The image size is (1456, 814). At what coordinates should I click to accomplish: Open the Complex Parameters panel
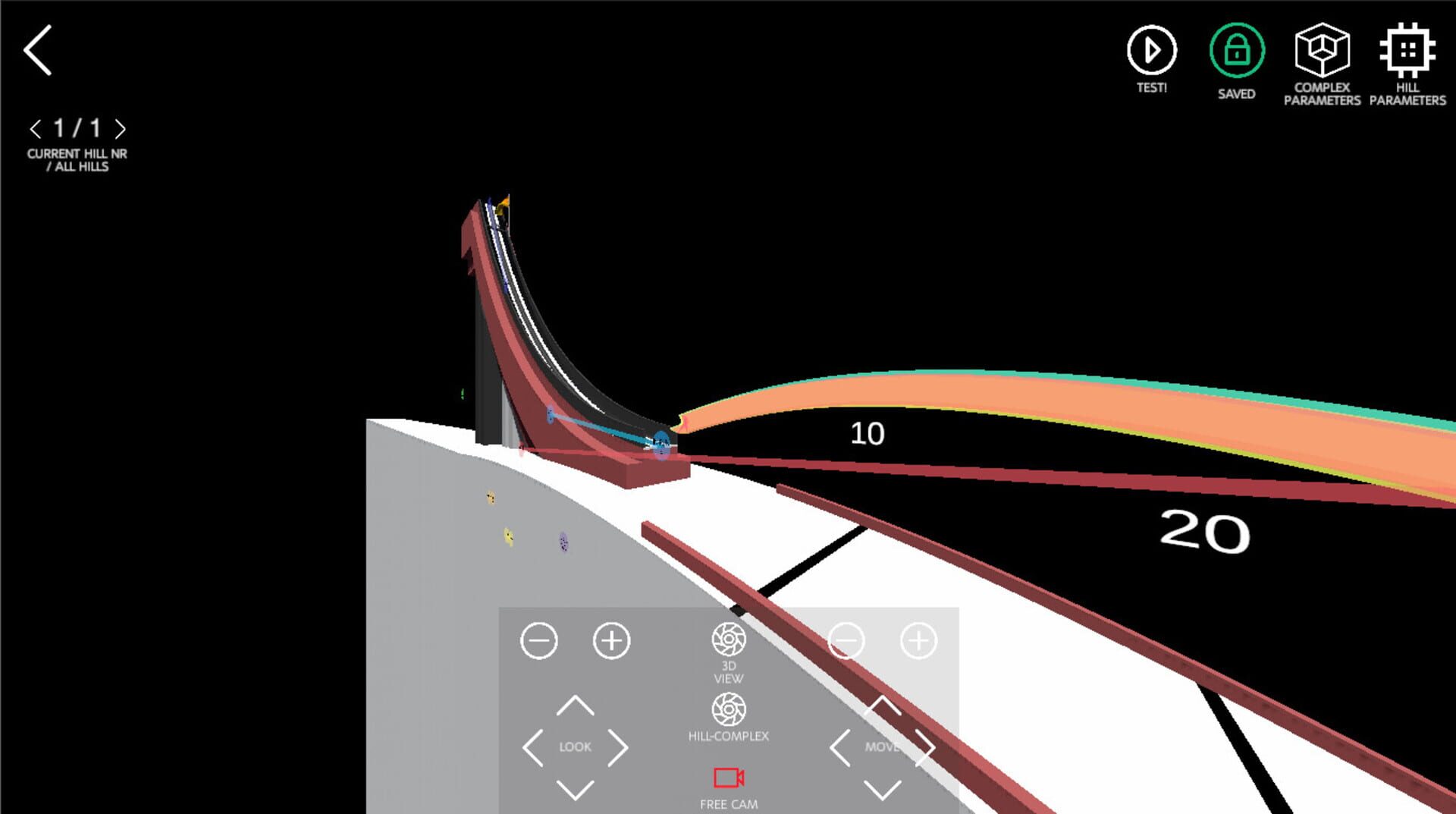[1322, 52]
